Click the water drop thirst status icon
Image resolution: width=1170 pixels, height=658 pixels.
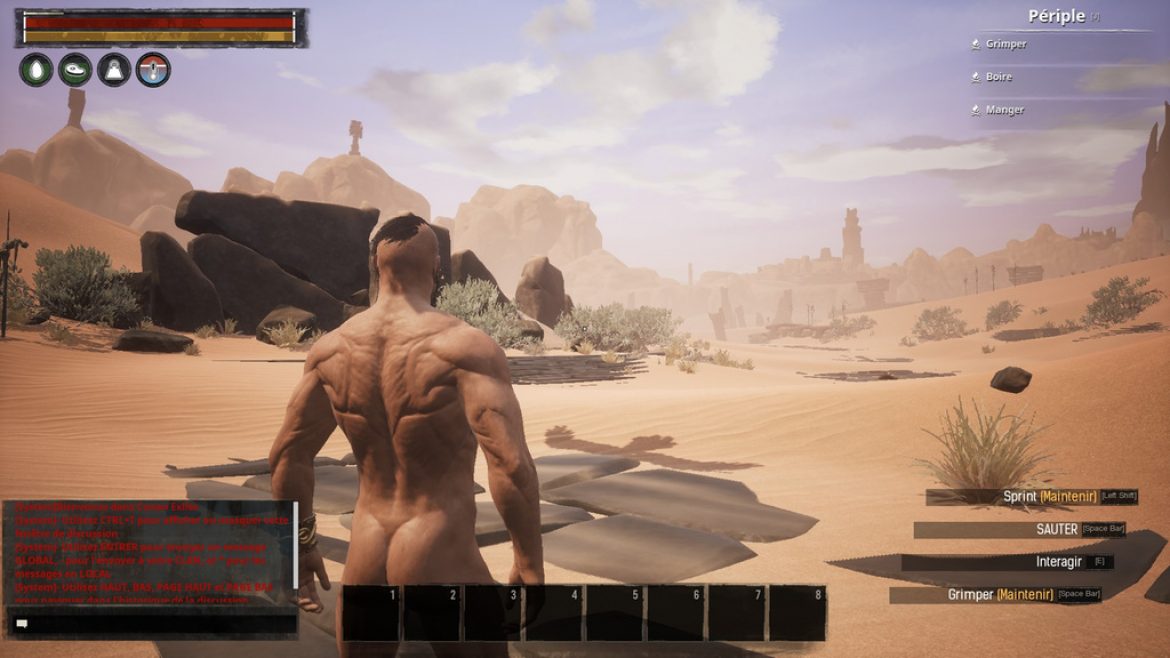(x=35, y=70)
